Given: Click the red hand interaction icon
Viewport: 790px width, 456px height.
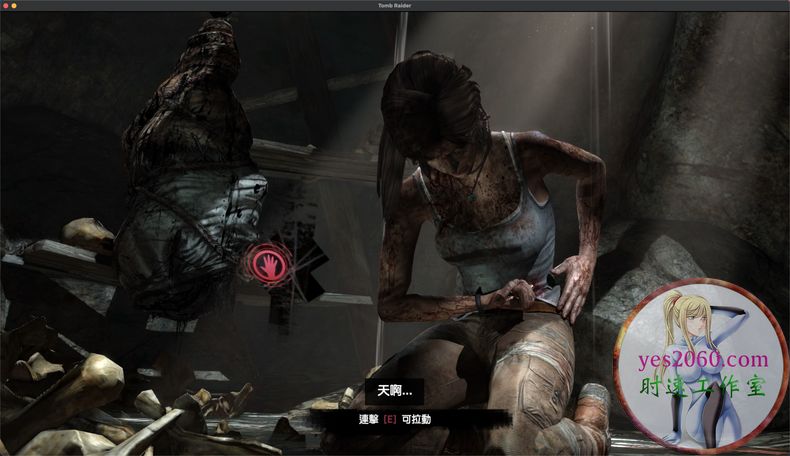Looking at the screenshot, I should coord(269,265).
